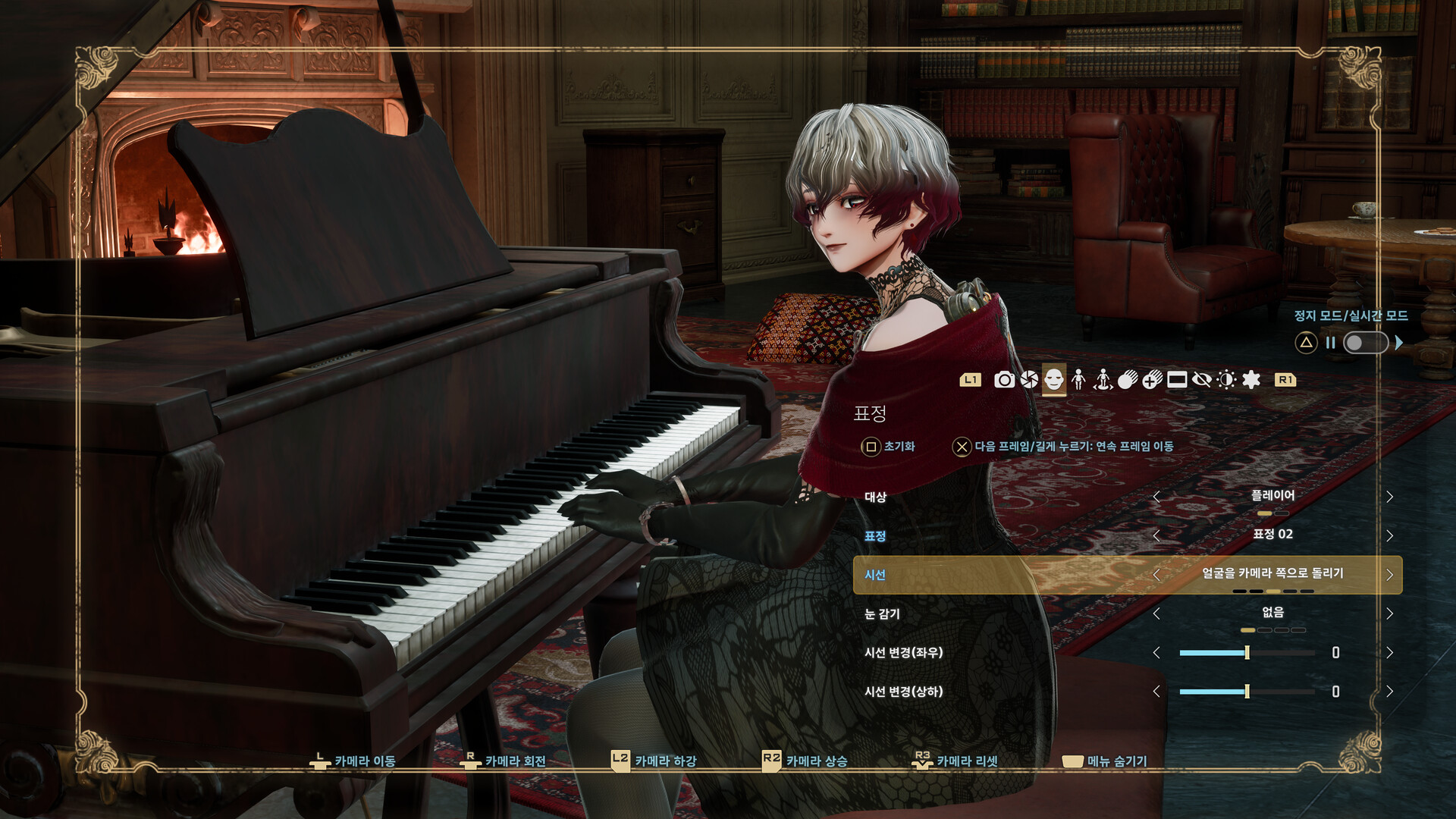
Task: Open the hand gesture icon
Action: [1128, 381]
